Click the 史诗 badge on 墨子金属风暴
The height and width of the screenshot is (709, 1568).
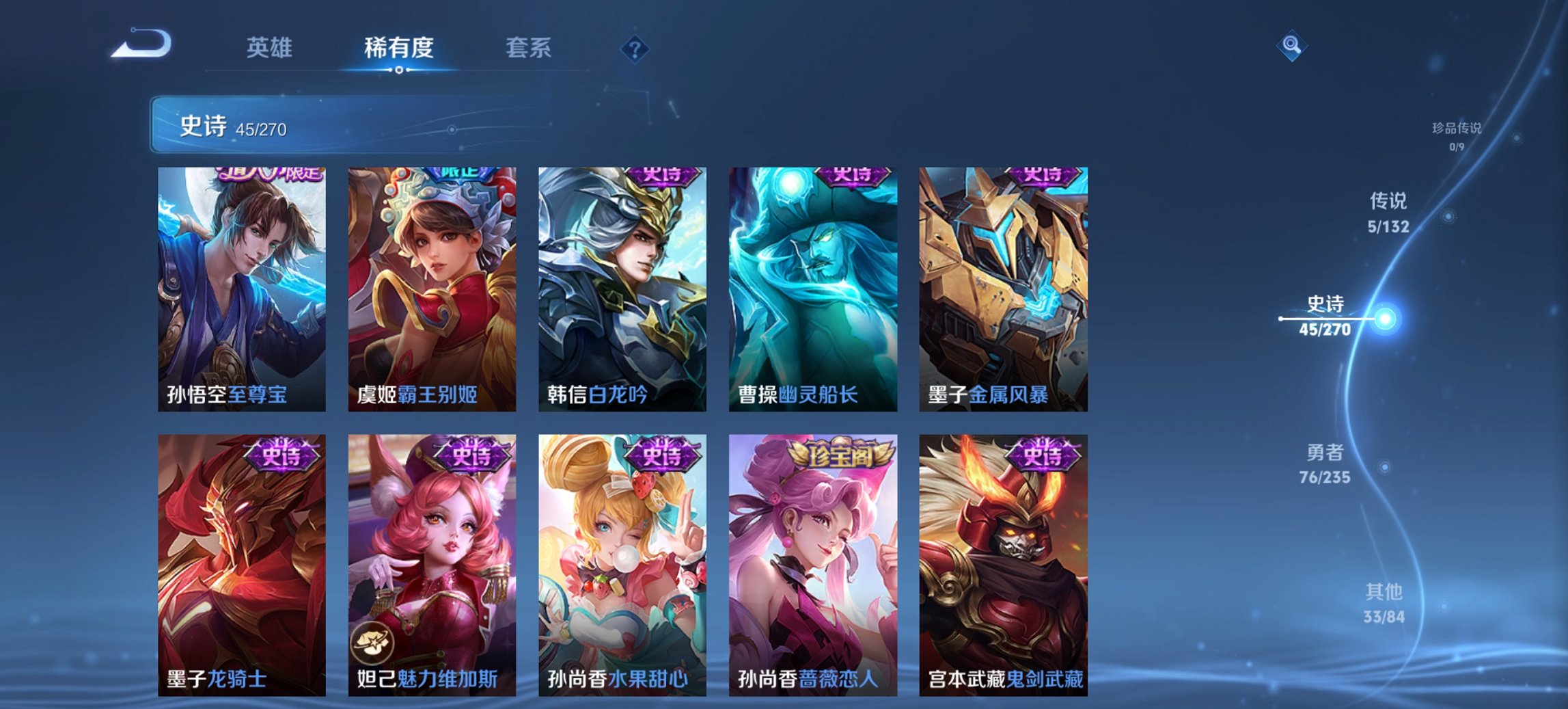[x=1041, y=176]
